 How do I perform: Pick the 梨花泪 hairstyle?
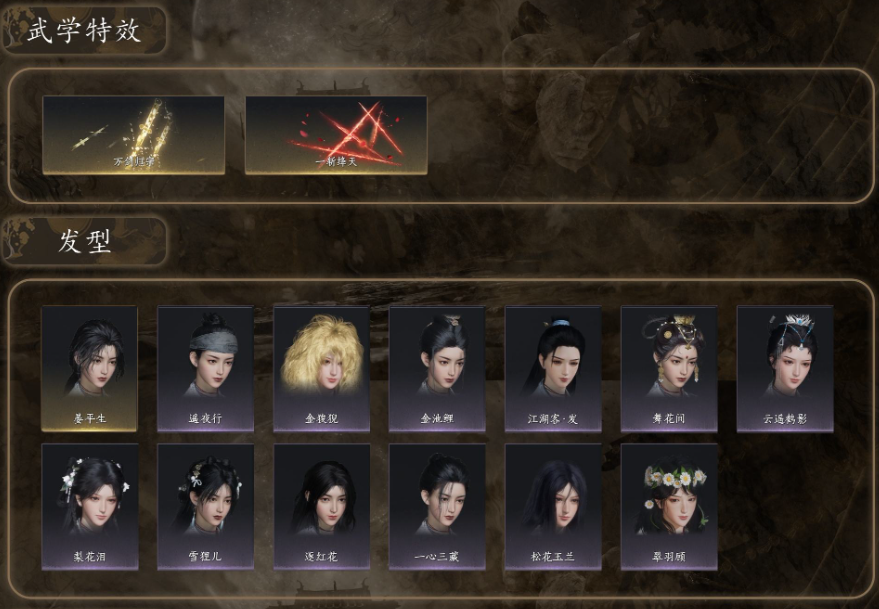click(x=89, y=506)
